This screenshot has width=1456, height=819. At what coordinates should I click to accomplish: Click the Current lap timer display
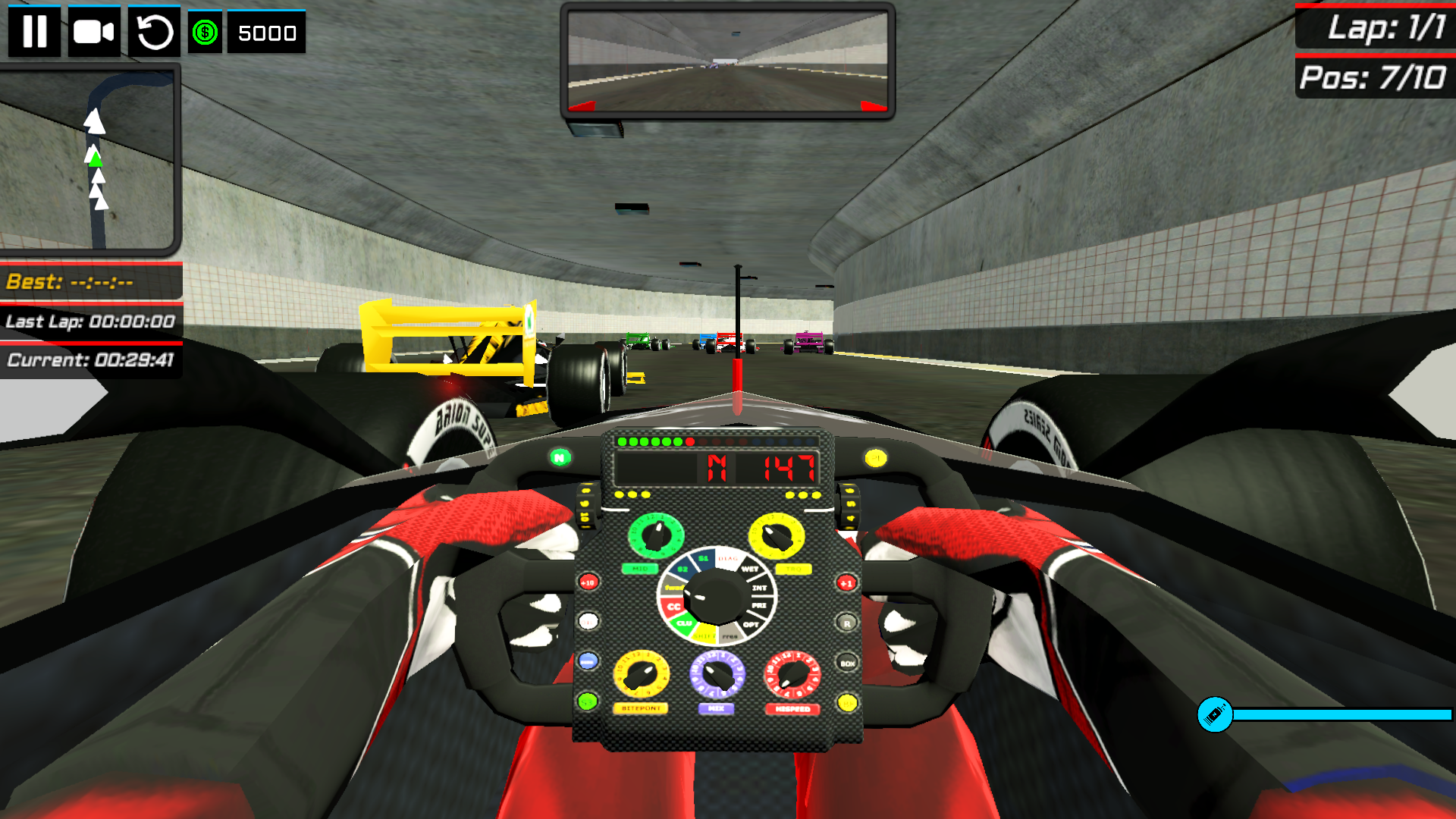90,360
